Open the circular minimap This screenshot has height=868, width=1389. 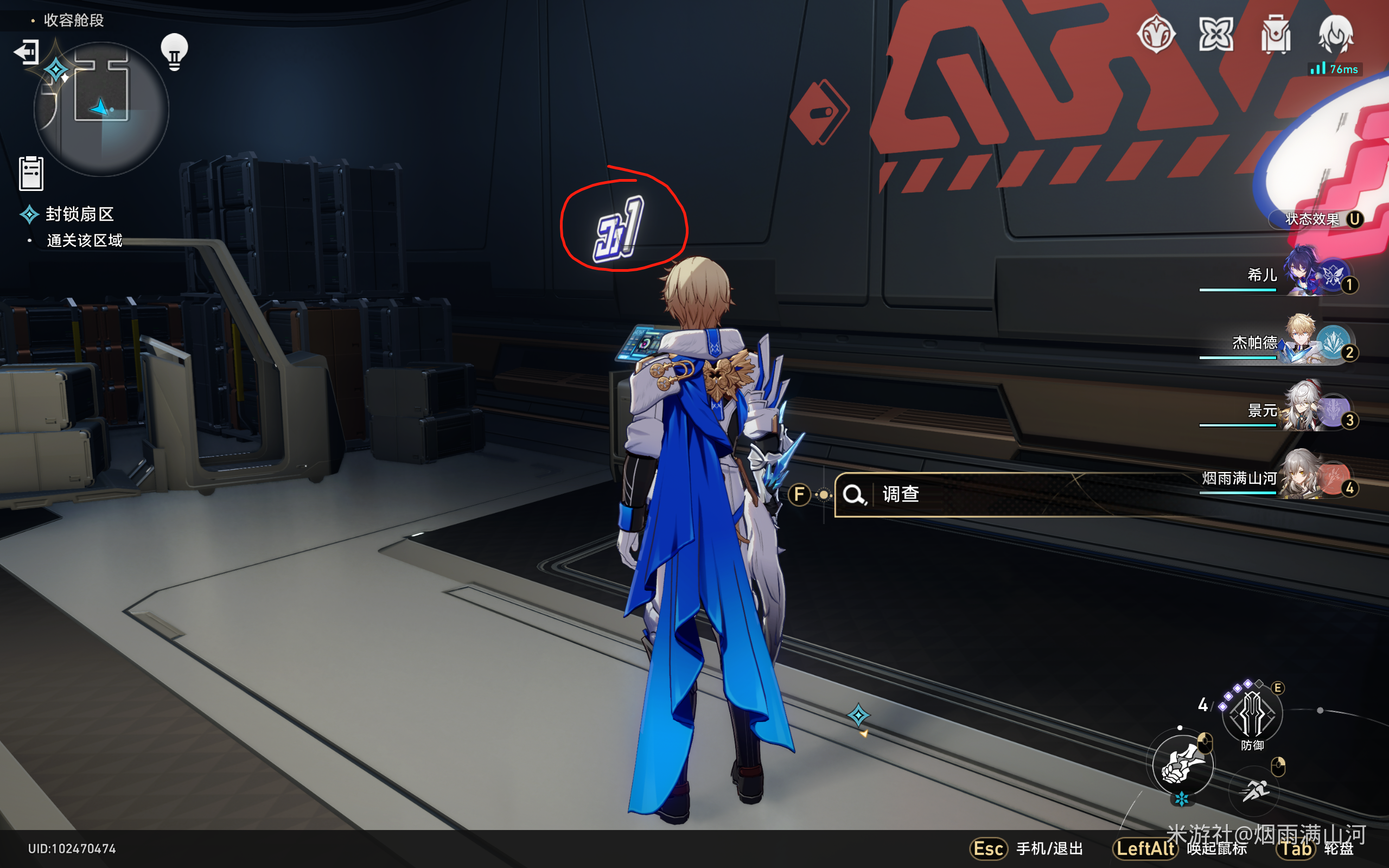point(101,108)
